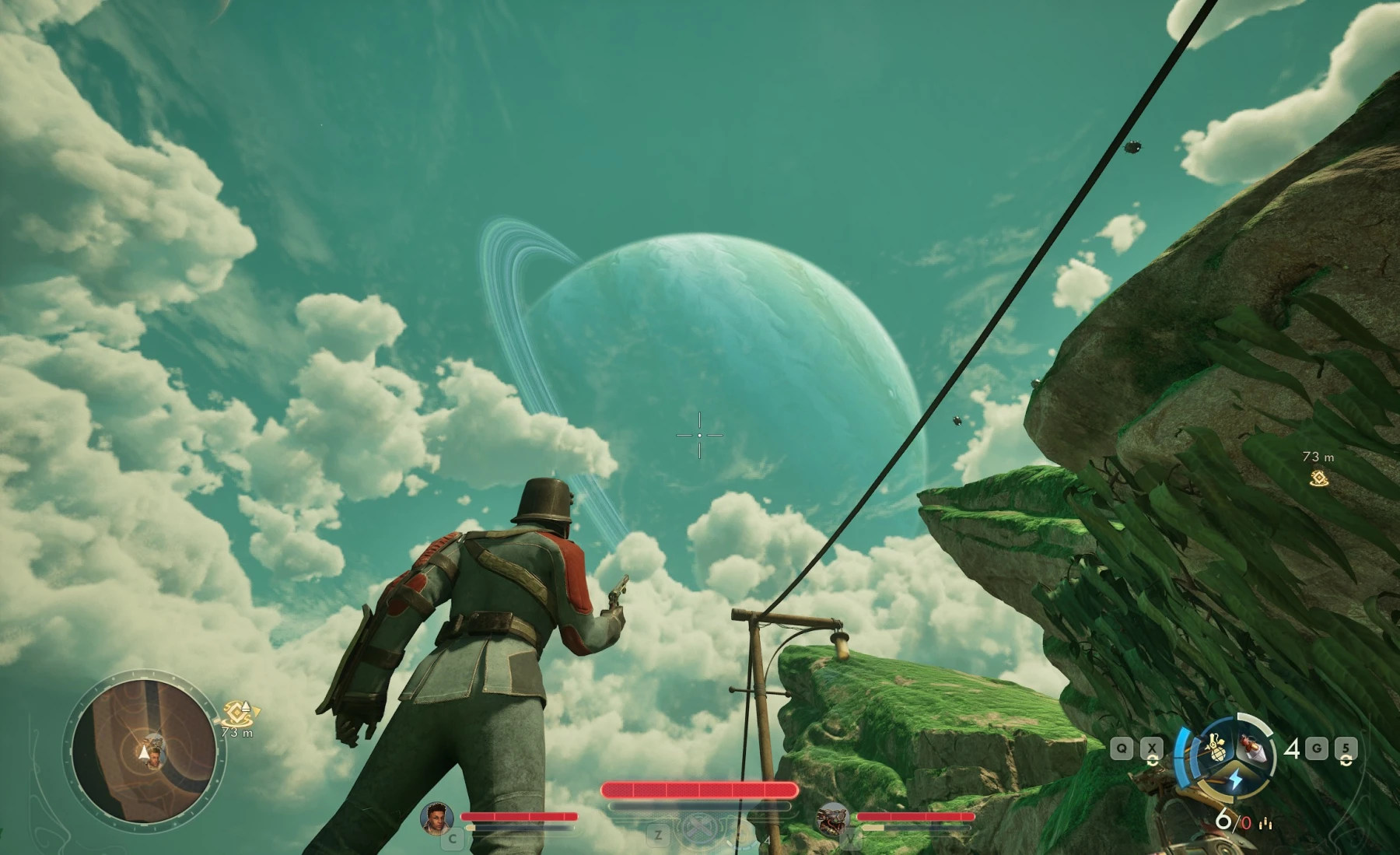Toggle the Q keybind prompt

1121,748
